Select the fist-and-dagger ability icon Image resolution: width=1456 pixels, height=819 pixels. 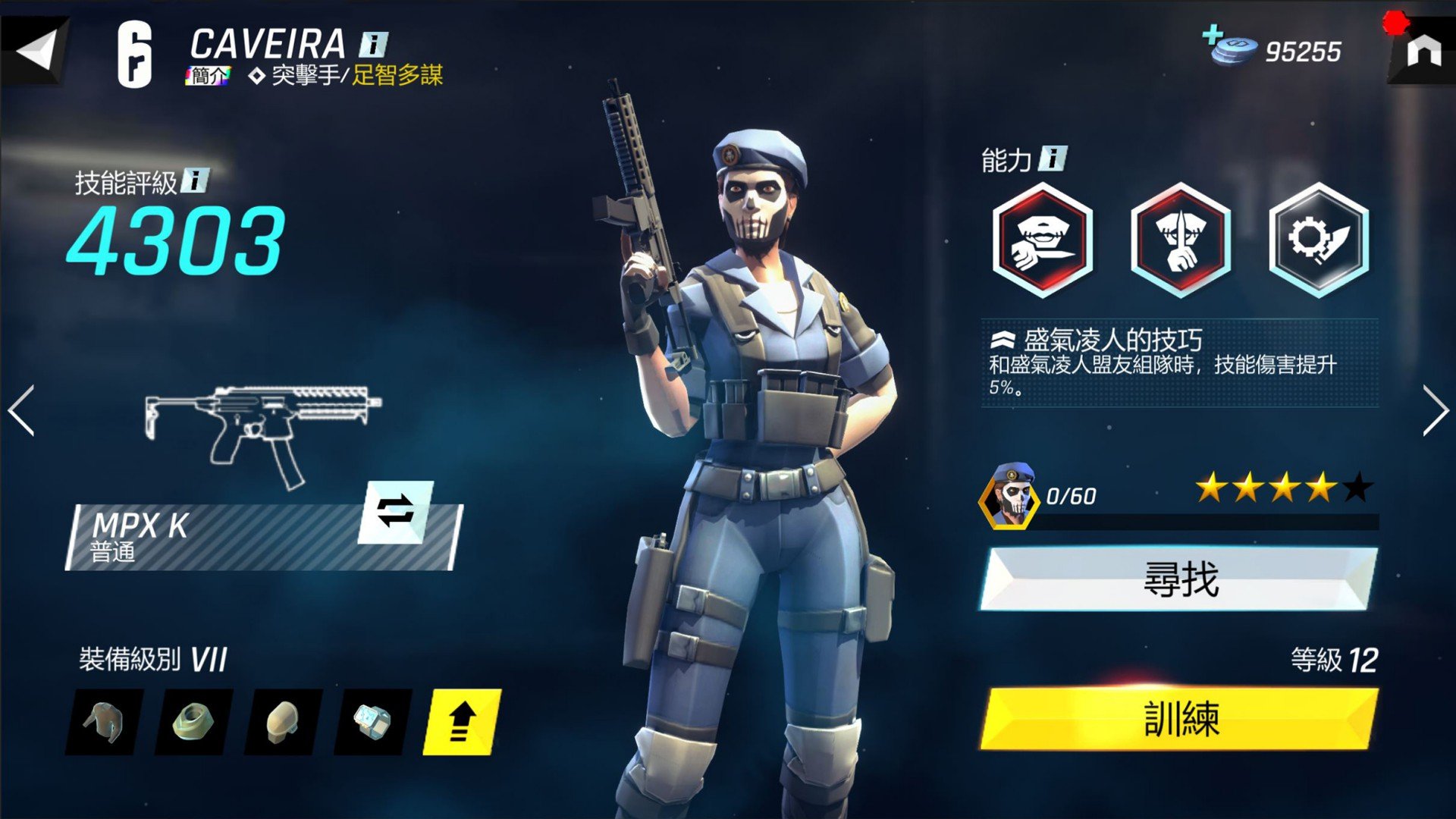coord(1043,240)
